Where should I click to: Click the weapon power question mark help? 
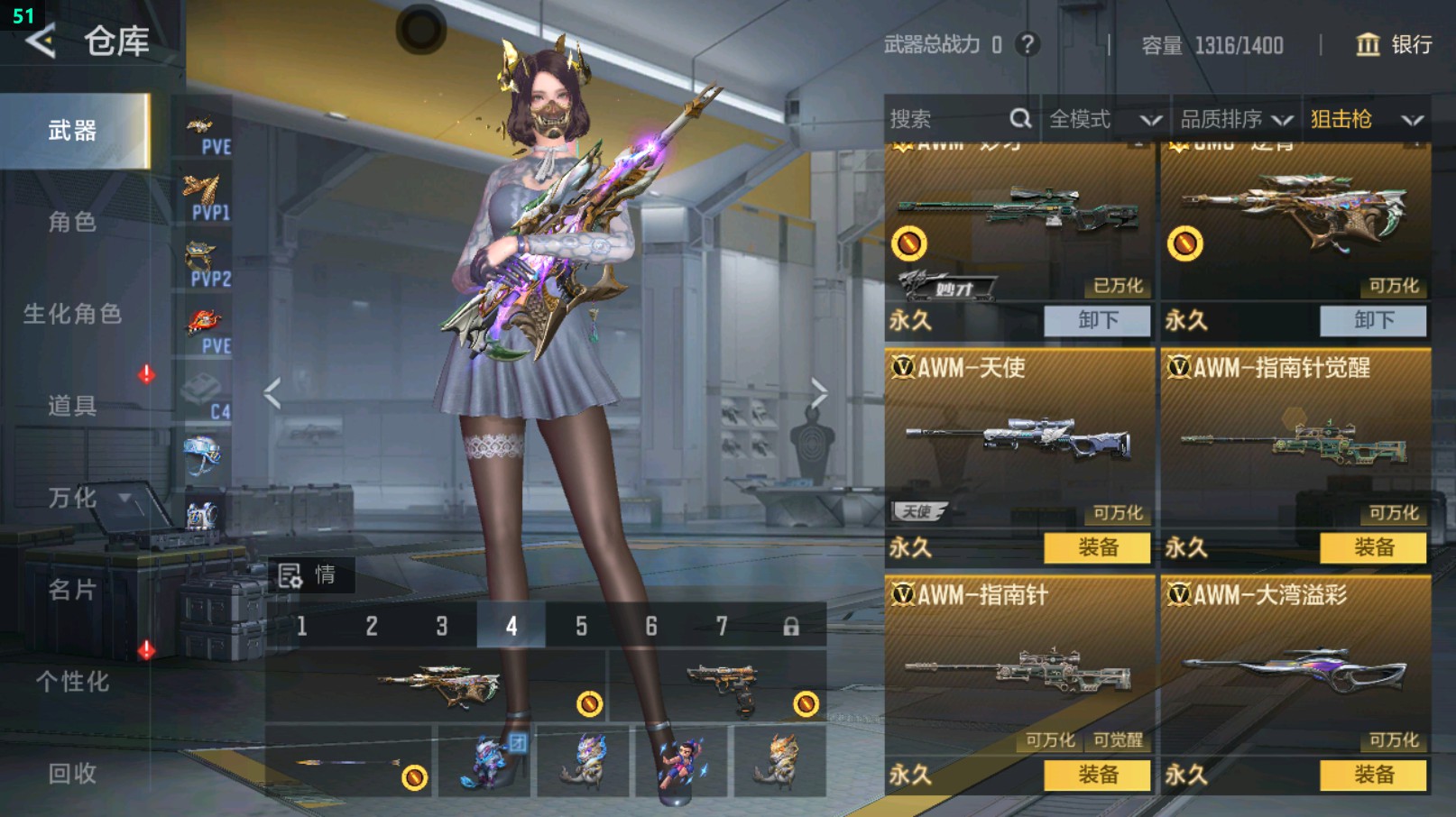tap(1027, 44)
